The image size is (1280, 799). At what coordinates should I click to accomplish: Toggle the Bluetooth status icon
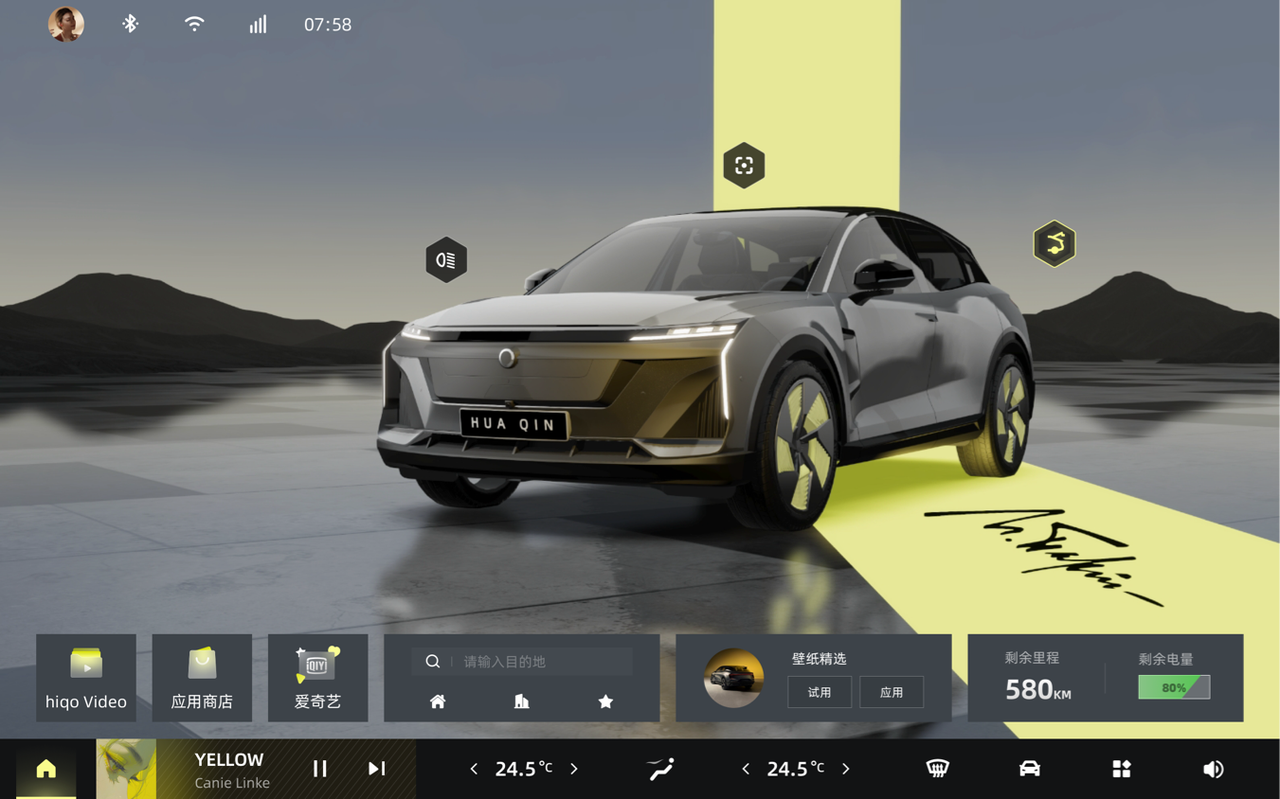[130, 24]
